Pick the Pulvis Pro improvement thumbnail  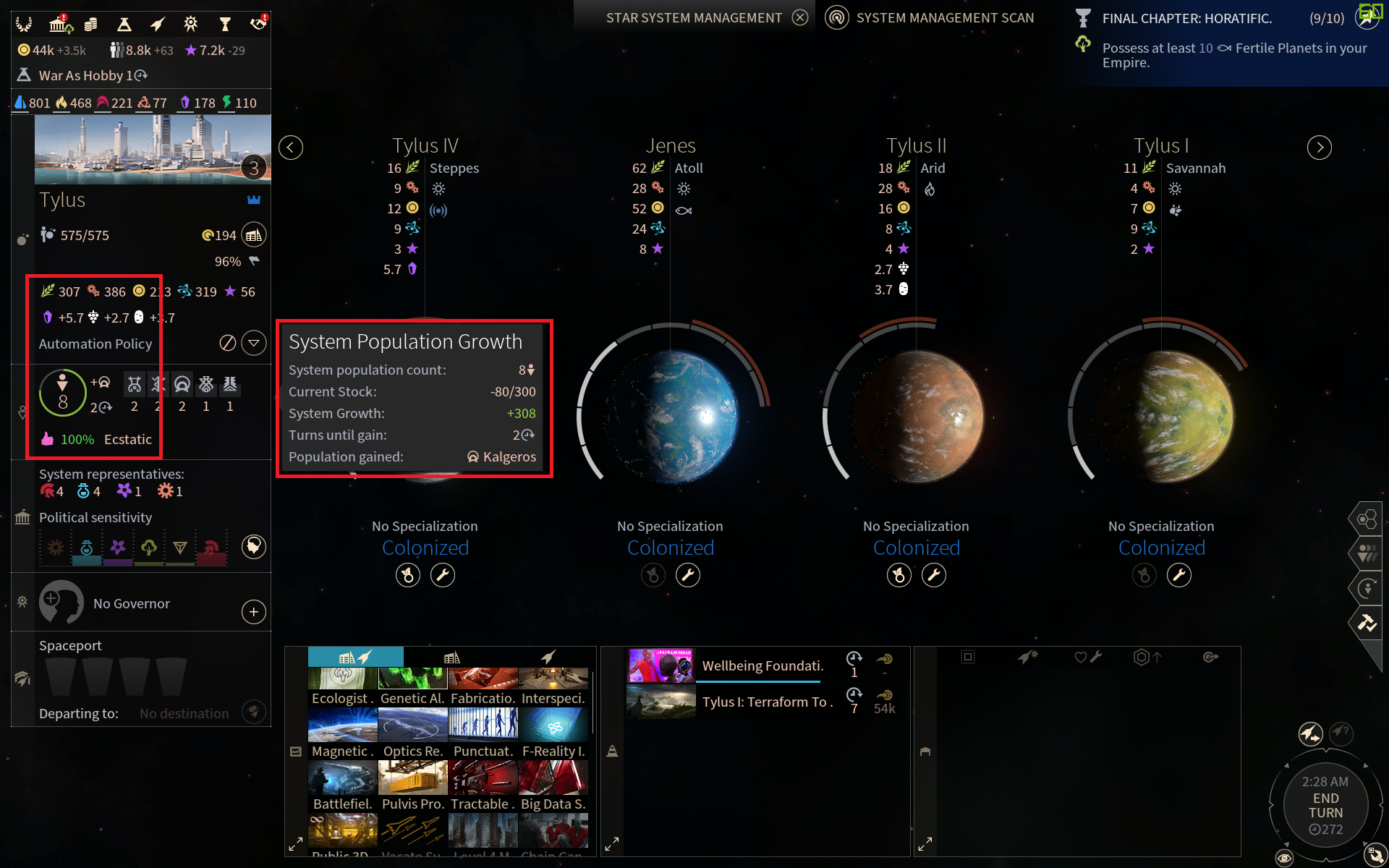(x=412, y=778)
